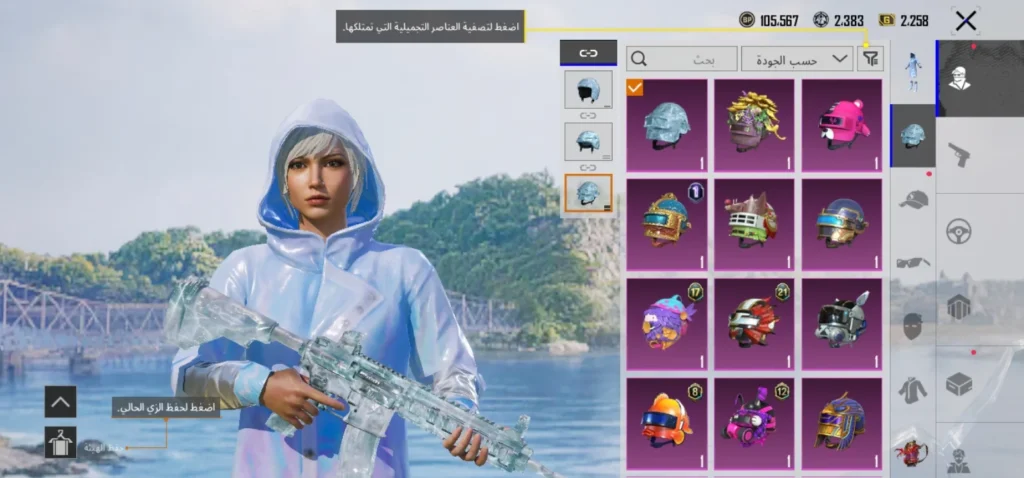Switch to the face mask category

point(912,326)
